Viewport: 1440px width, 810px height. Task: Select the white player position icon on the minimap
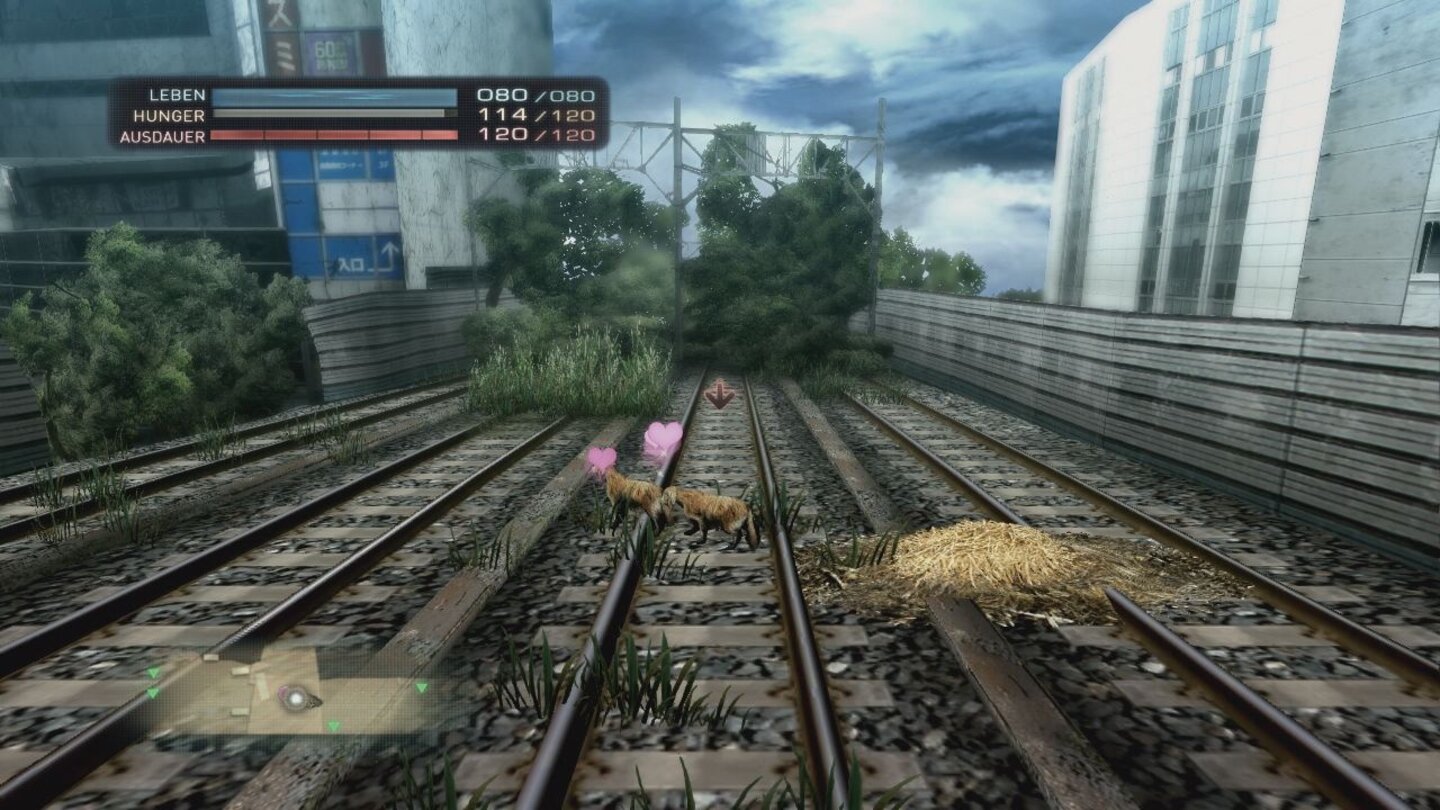click(296, 698)
